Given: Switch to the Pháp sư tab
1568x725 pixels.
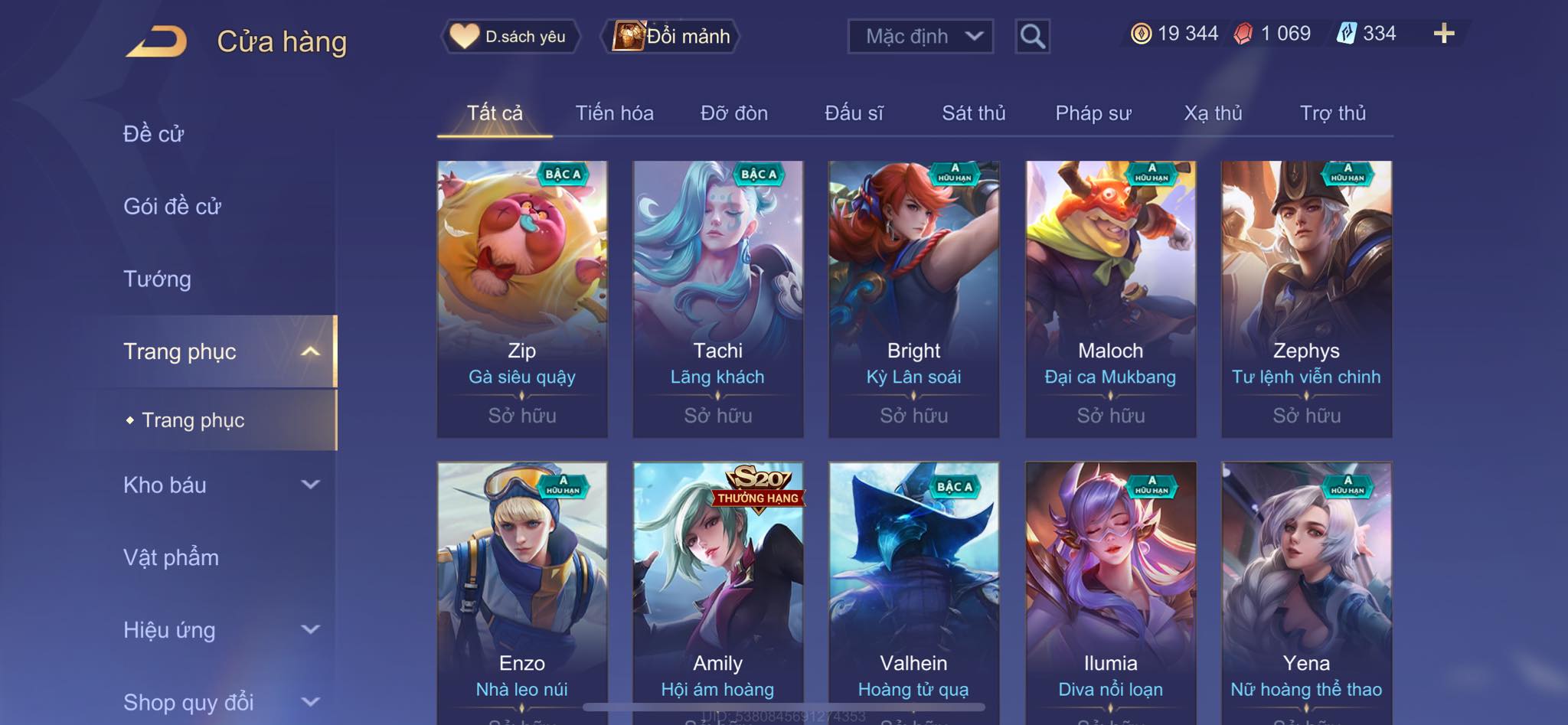Looking at the screenshot, I should coord(1093,113).
